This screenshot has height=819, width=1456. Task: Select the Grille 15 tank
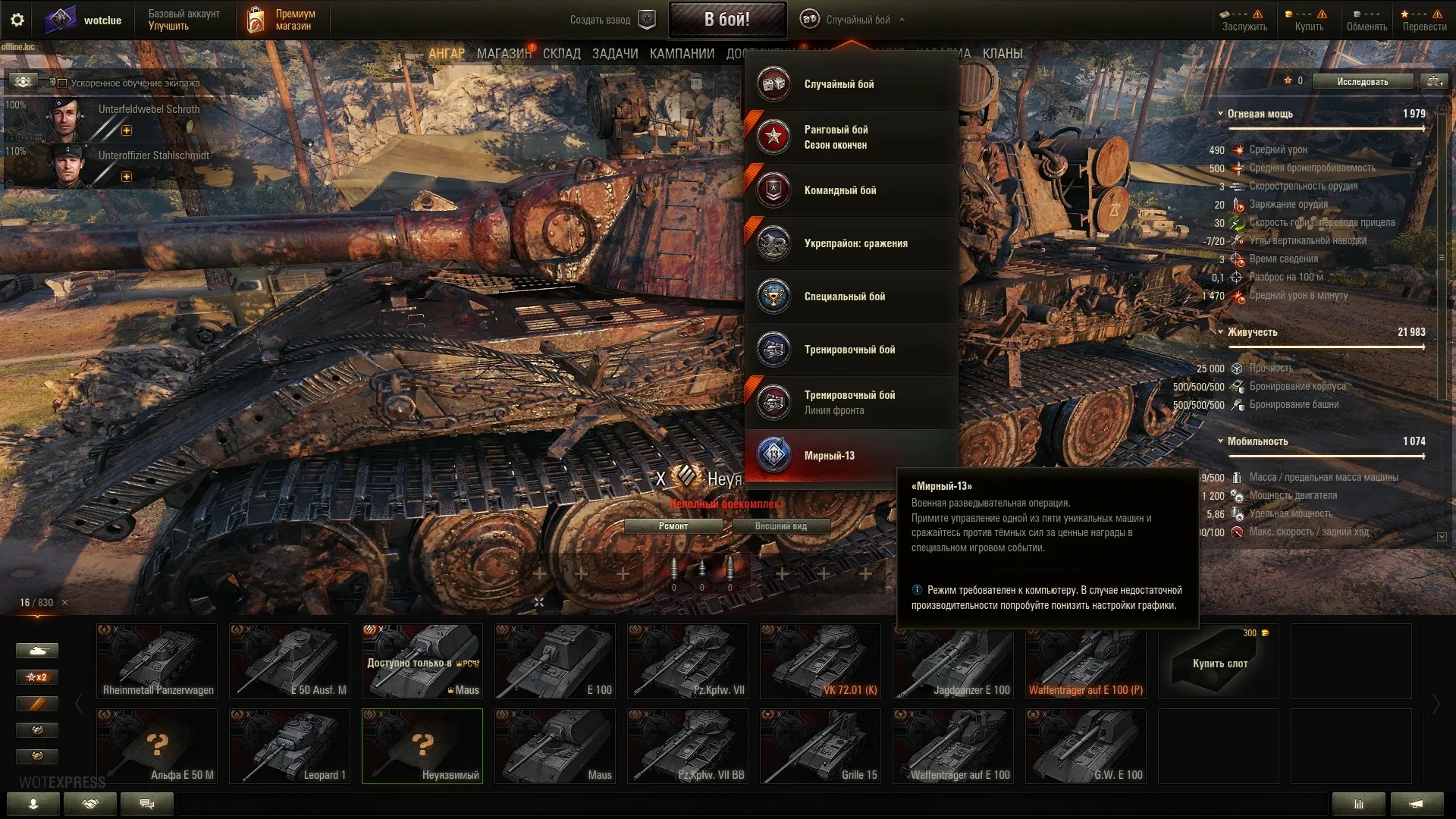pos(821,746)
